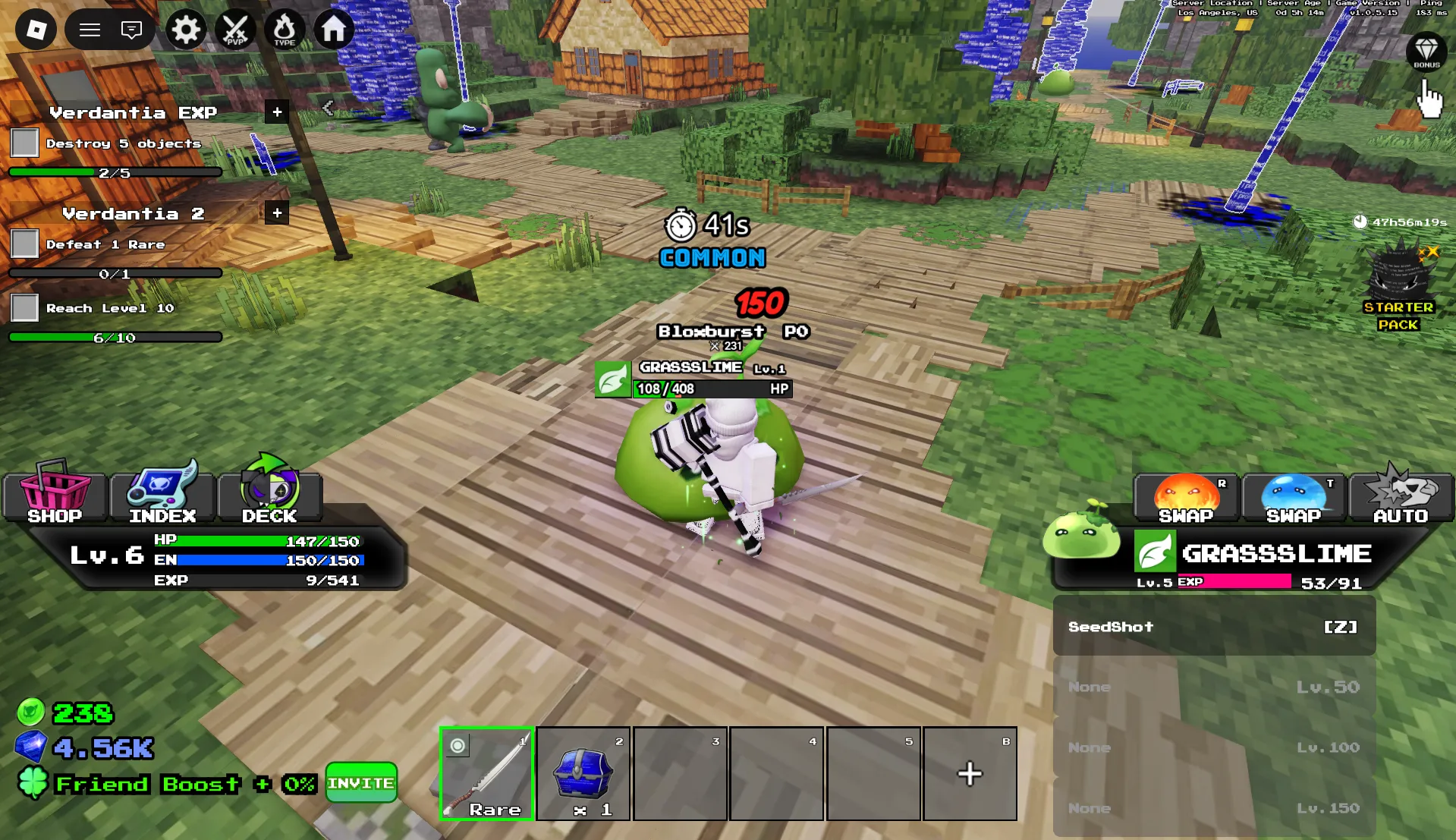This screenshot has width=1456, height=840.
Task: Expand the Verdantia 2 quest plus button
Action: (277, 213)
